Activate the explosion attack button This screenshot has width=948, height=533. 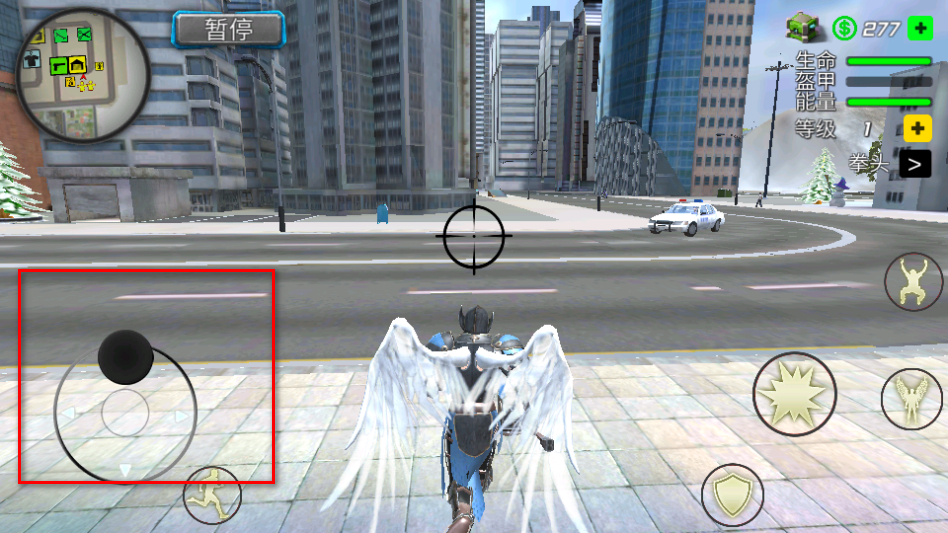click(794, 394)
